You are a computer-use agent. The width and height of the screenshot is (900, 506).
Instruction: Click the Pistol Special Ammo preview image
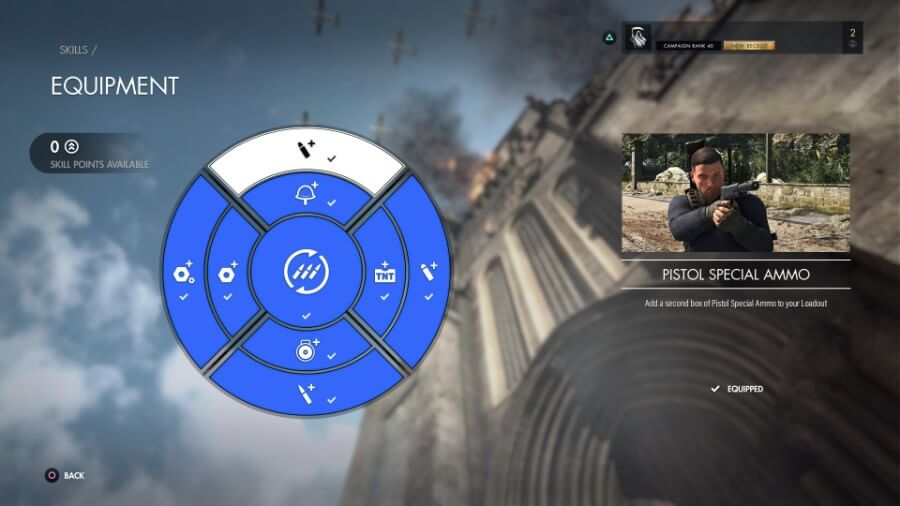[x=735, y=193]
